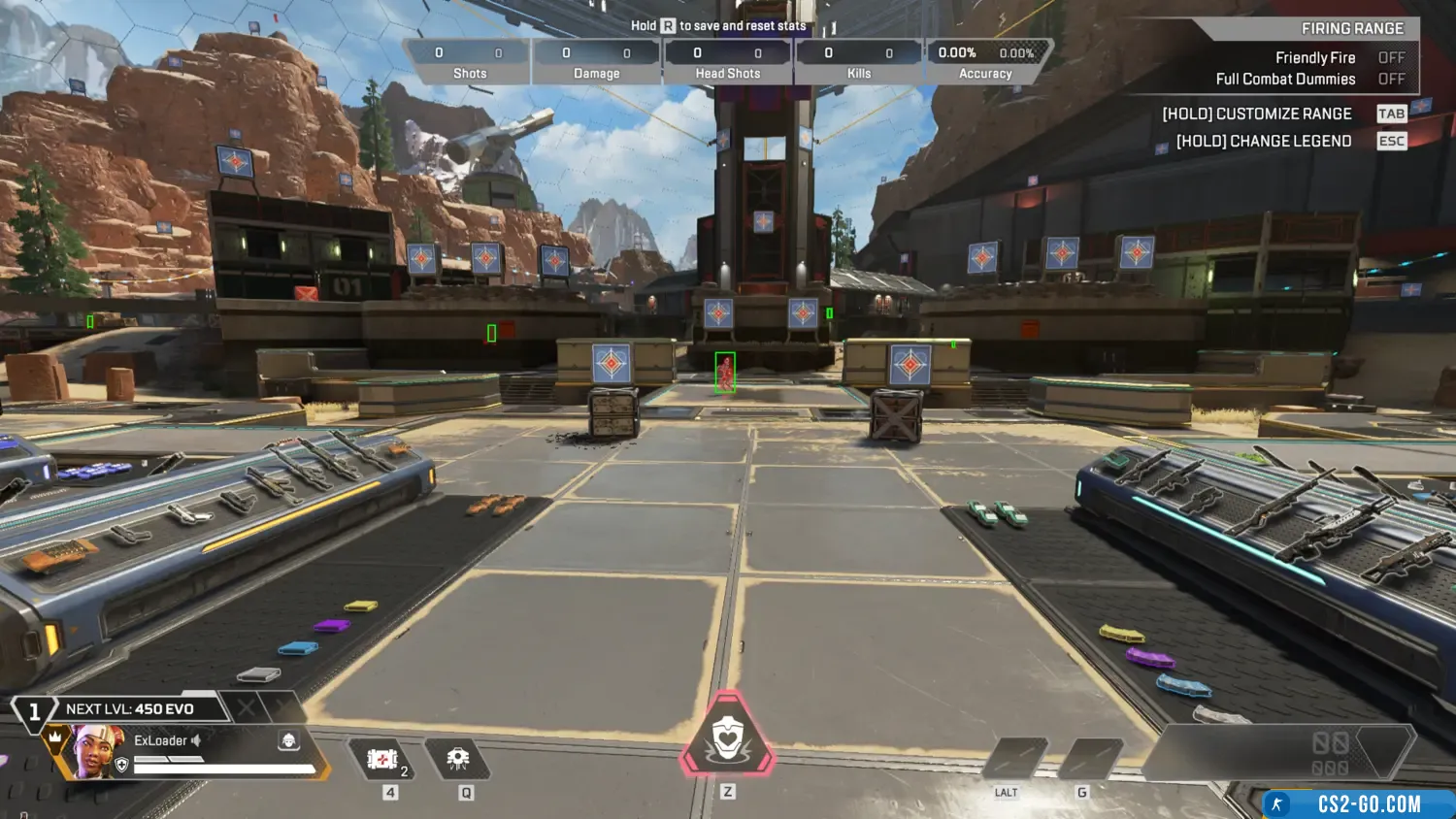Click the helmet icon on the player card

click(288, 740)
